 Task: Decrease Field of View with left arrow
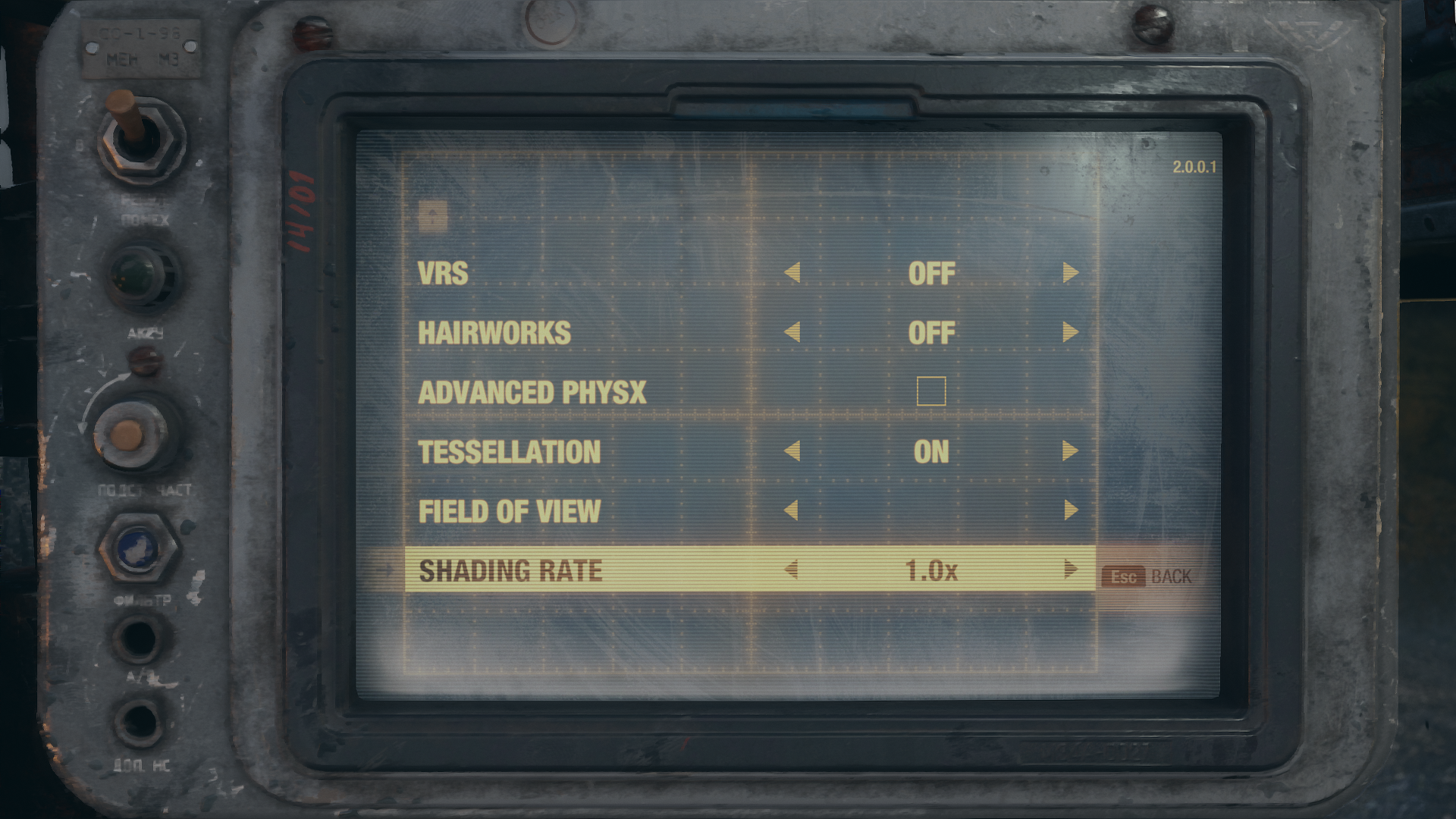coord(791,510)
